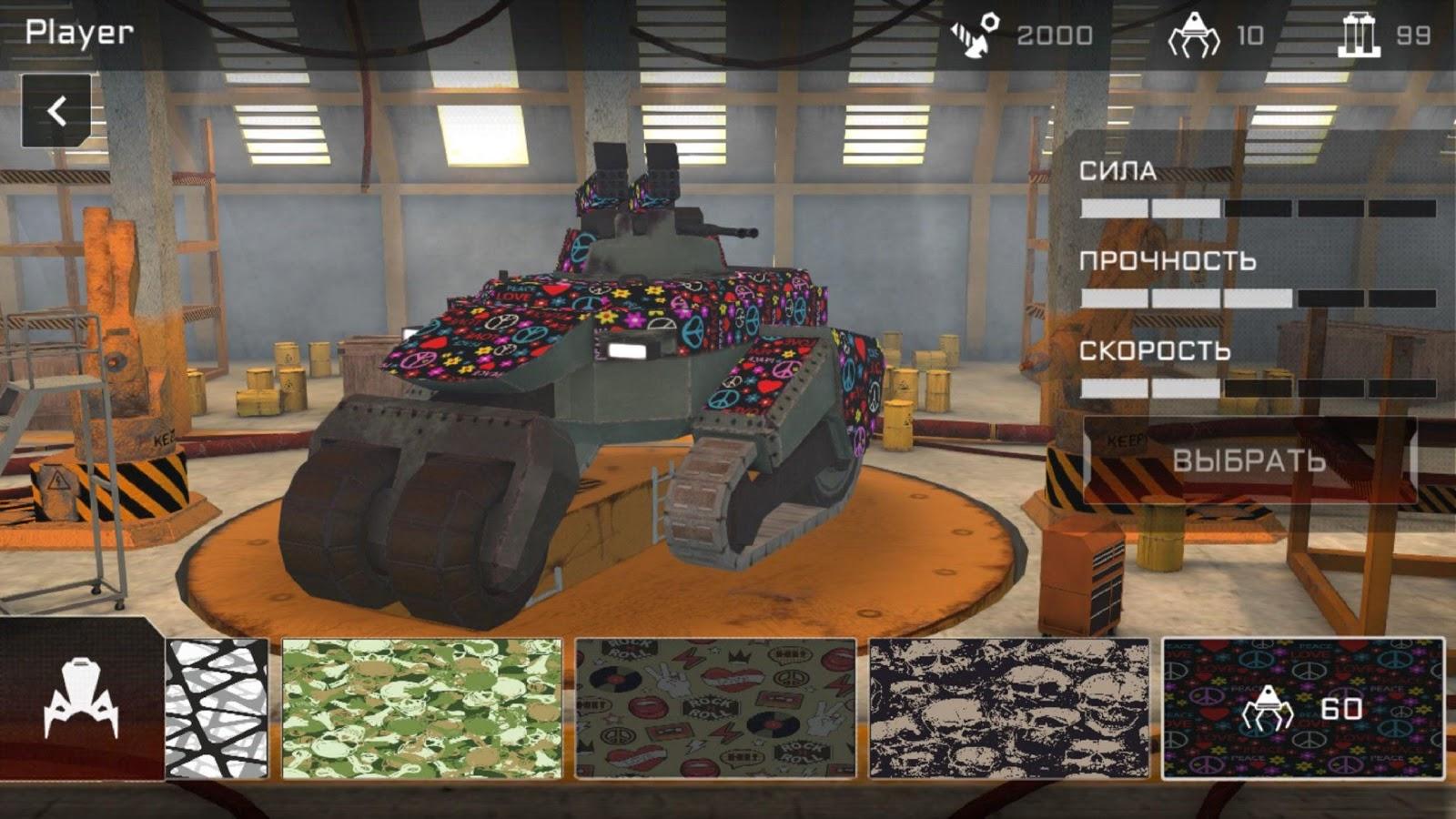Go back using the arrow button
This screenshot has height=819, width=1456.
56,111
